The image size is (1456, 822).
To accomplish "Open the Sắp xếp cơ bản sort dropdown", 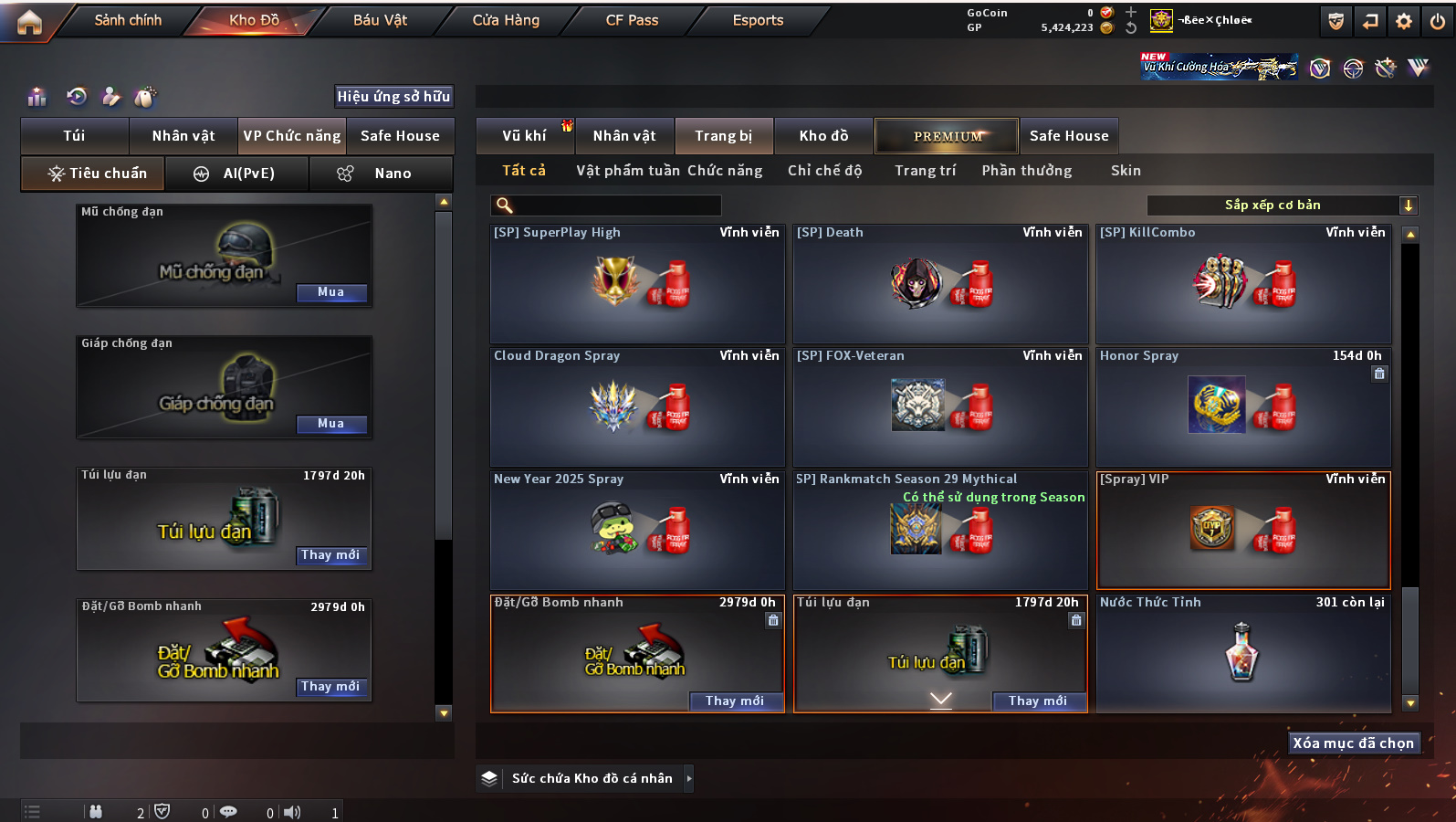I will pyautogui.click(x=1281, y=205).
